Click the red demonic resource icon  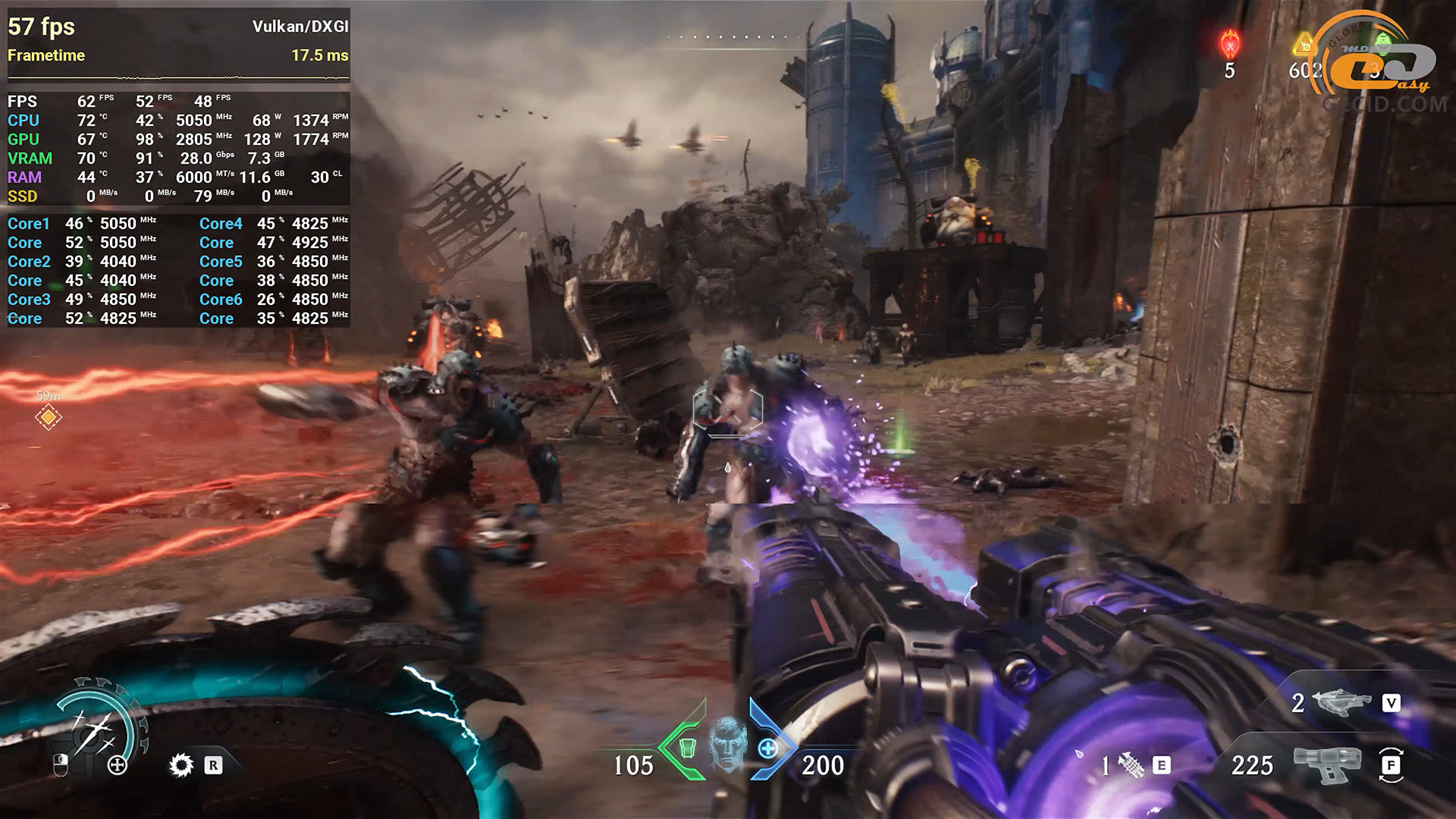coord(1229,45)
